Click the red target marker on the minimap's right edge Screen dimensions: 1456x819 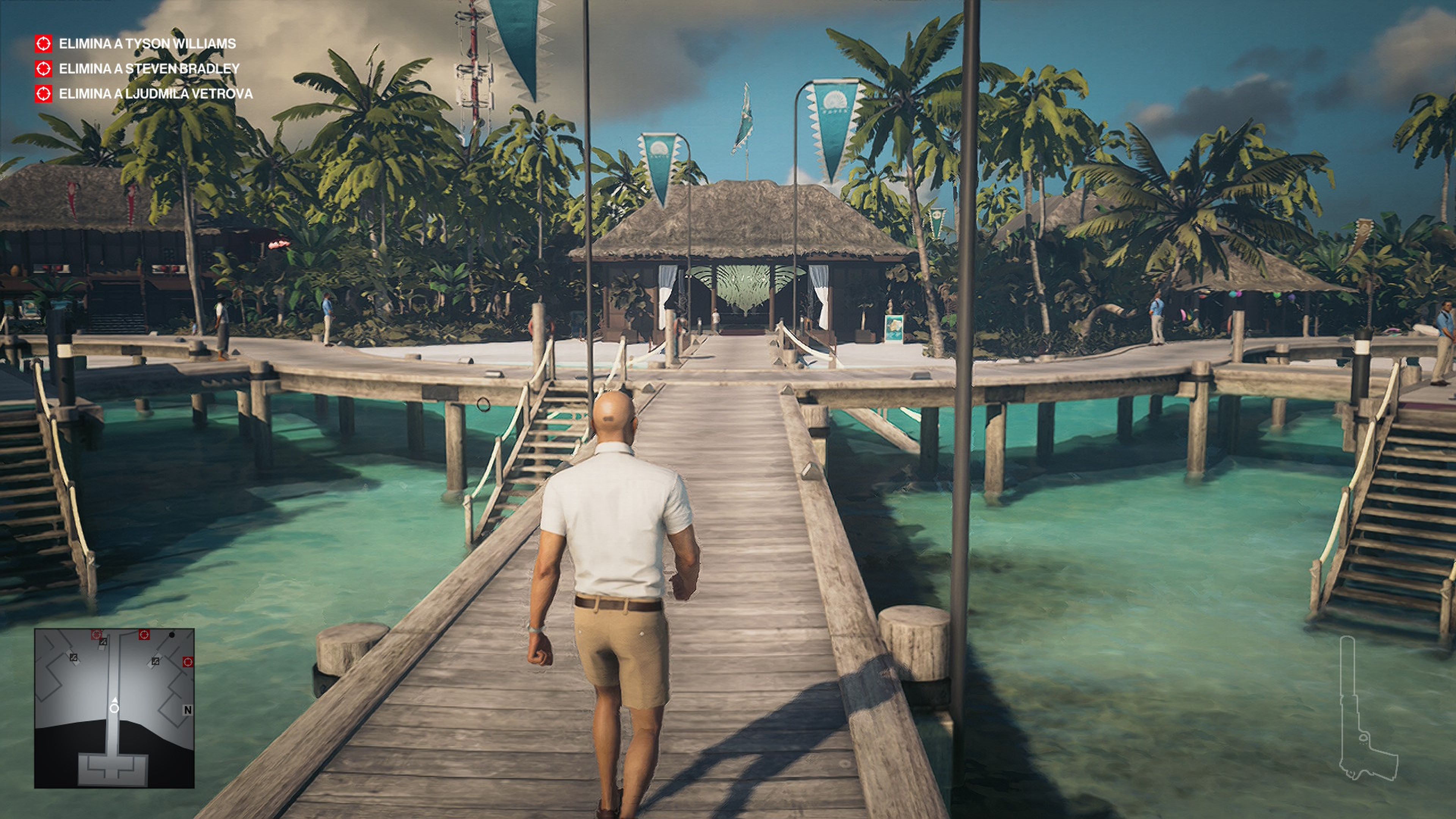188,662
